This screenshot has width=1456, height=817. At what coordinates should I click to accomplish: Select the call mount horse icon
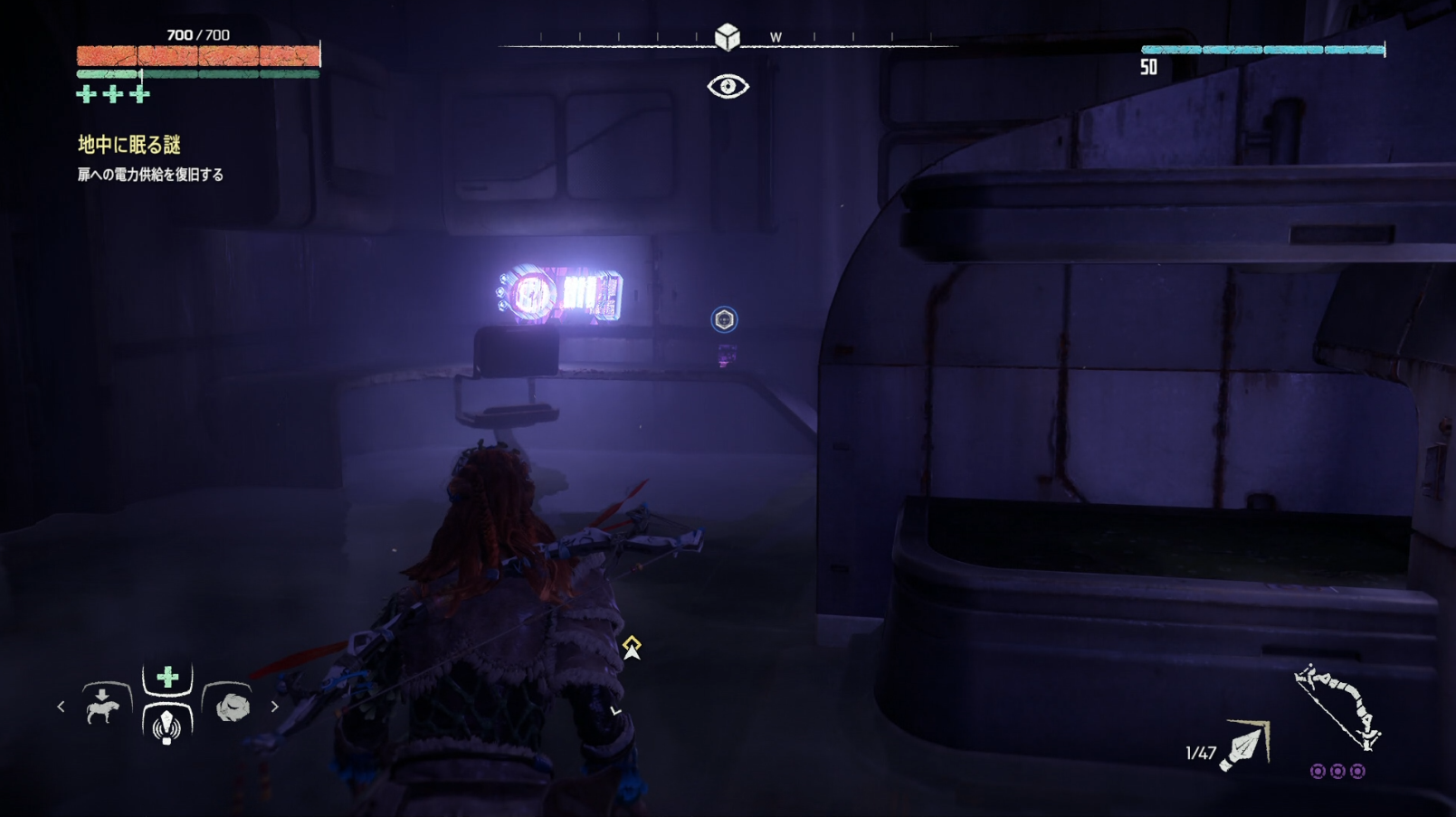coord(103,707)
